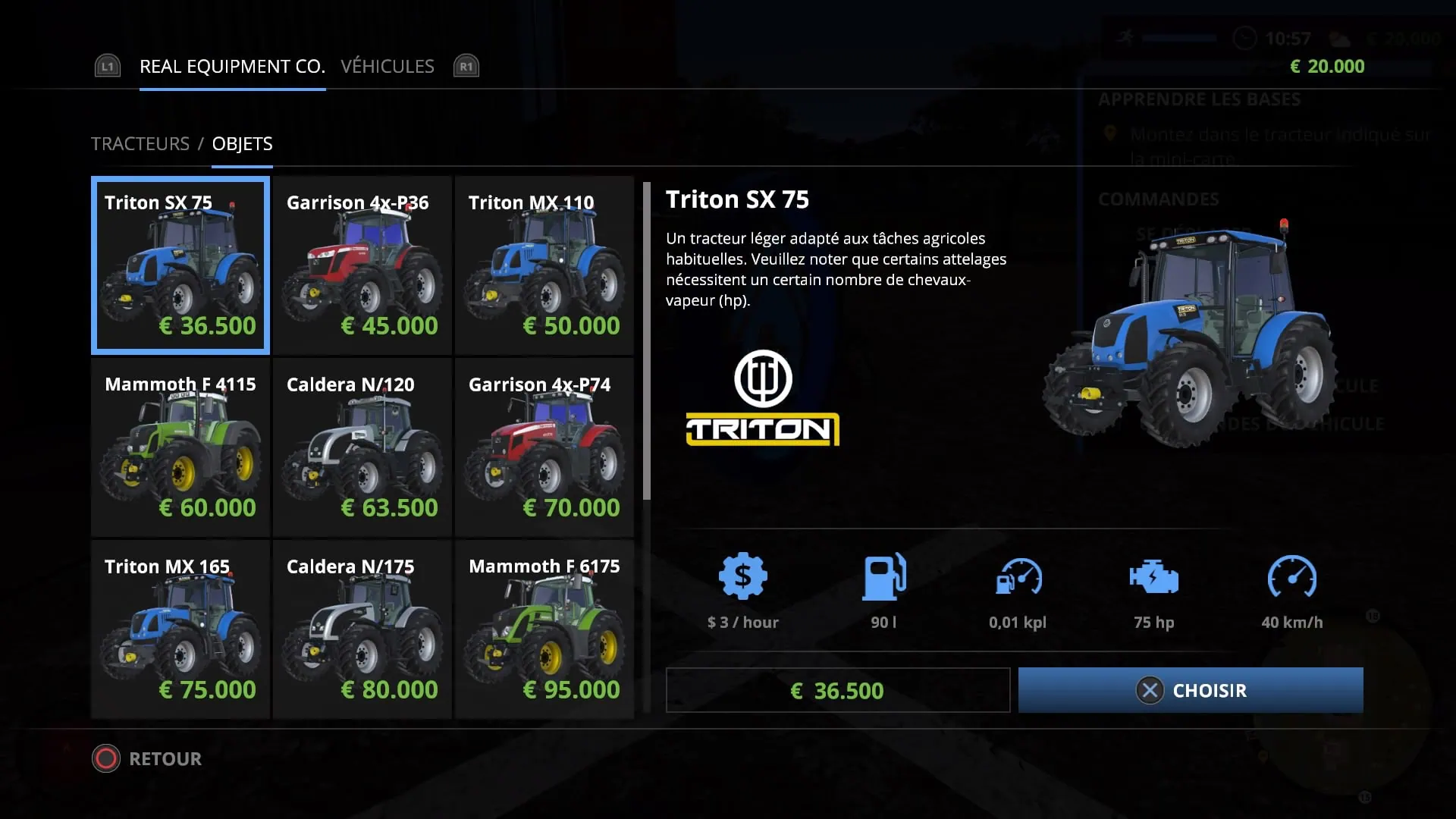
Task: Click the tractor list scrollbar
Action: coord(647,341)
